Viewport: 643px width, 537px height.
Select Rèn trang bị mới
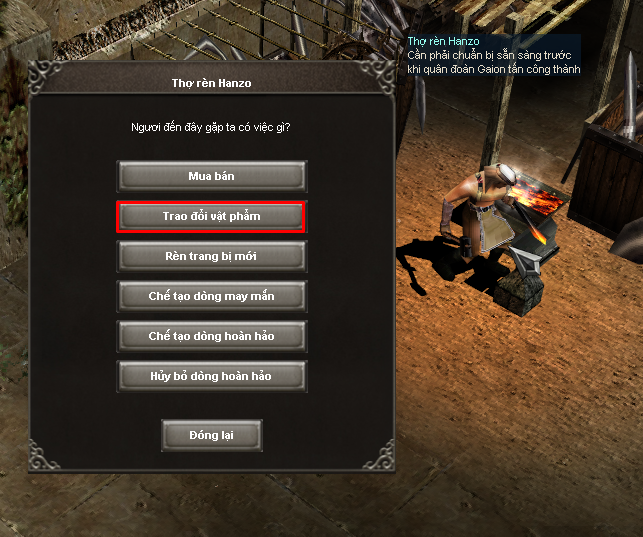[x=211, y=256]
